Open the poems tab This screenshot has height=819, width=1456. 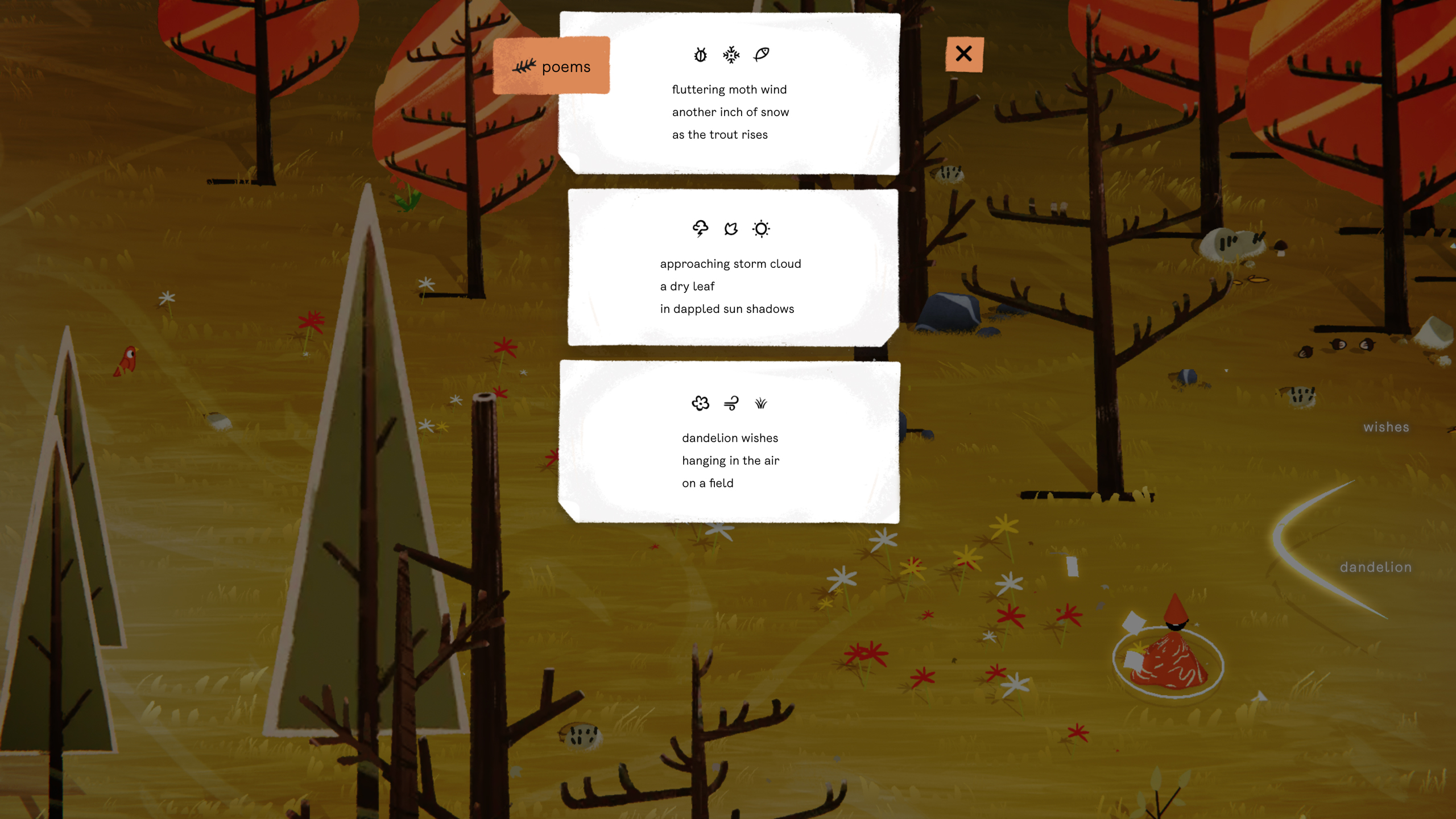[566, 67]
